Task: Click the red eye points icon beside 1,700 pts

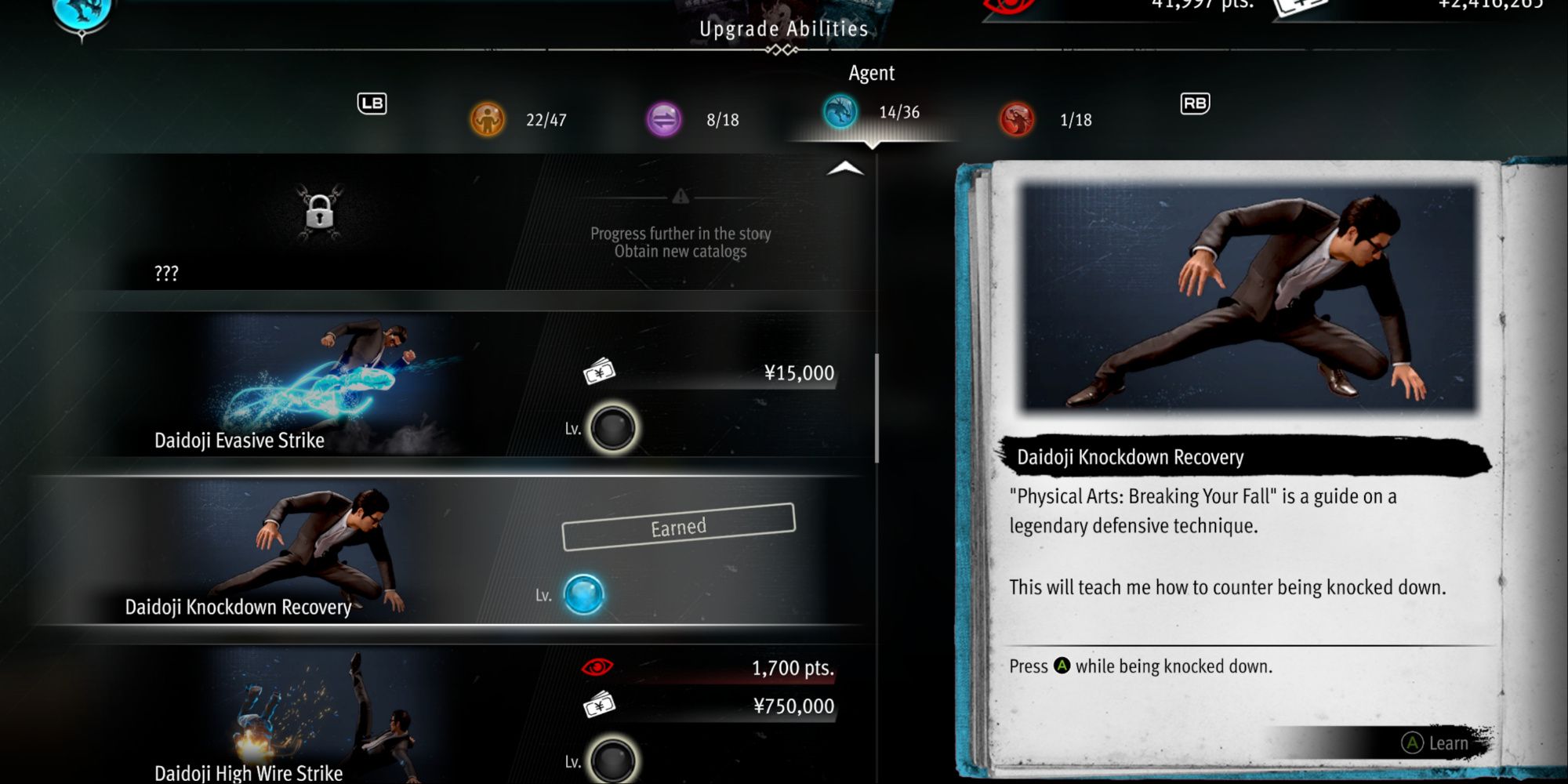Action: [x=598, y=665]
